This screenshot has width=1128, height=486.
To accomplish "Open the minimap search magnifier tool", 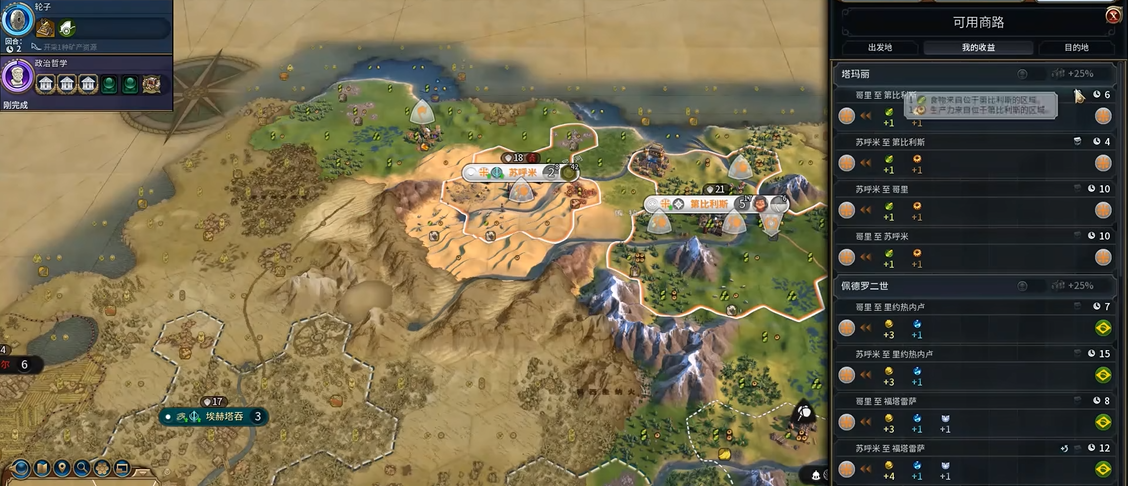I will (82, 467).
